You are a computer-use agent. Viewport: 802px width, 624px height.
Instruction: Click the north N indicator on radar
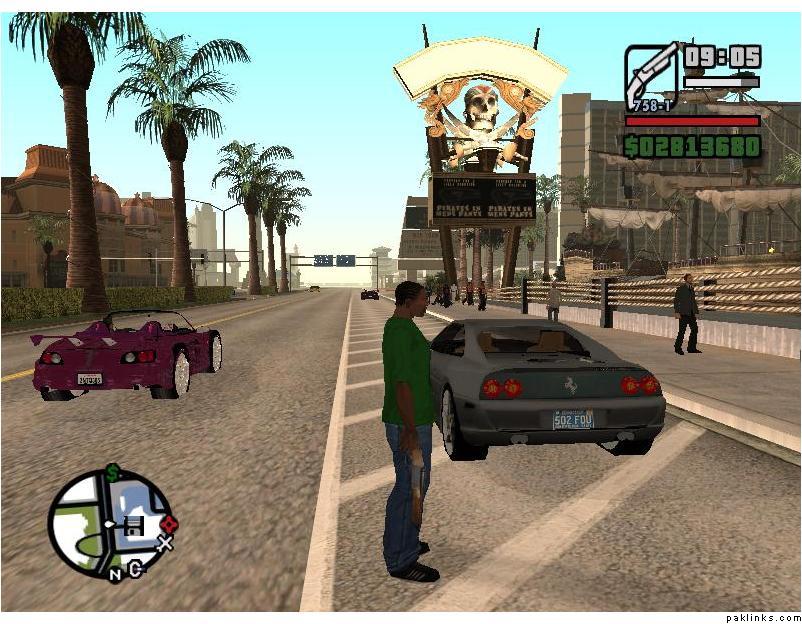point(116,574)
